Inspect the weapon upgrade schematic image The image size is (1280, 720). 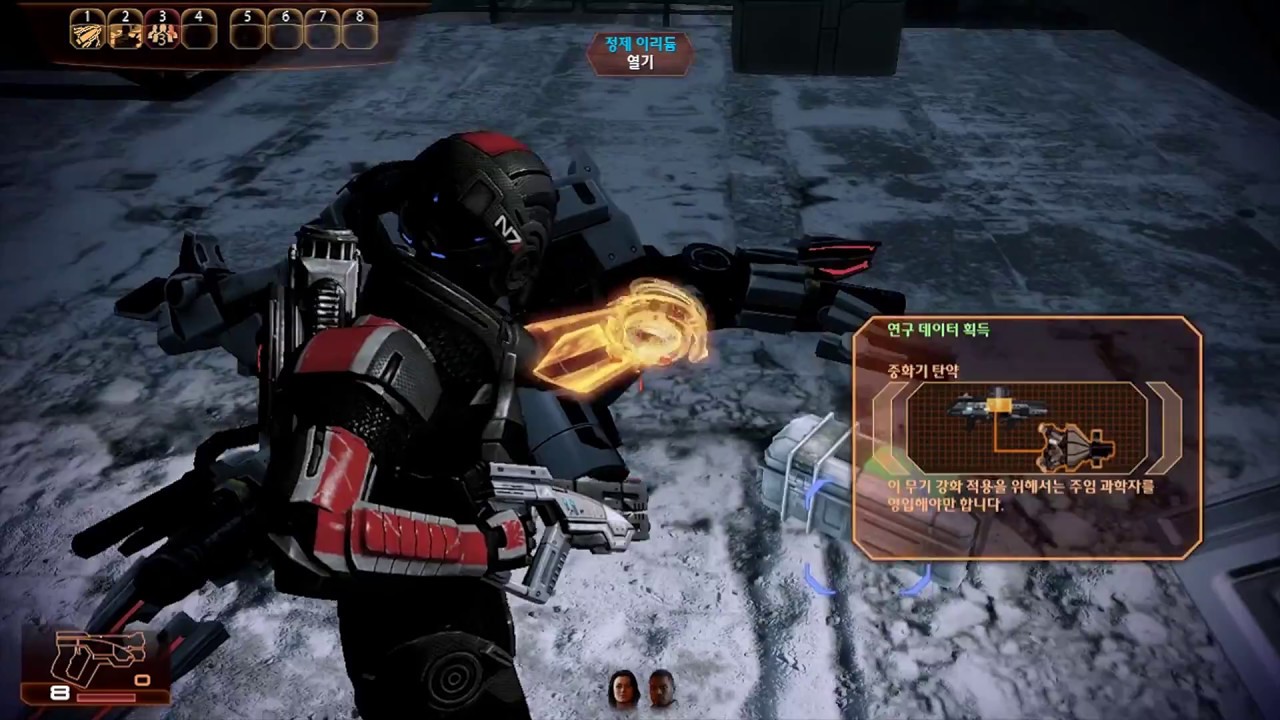click(1026, 428)
